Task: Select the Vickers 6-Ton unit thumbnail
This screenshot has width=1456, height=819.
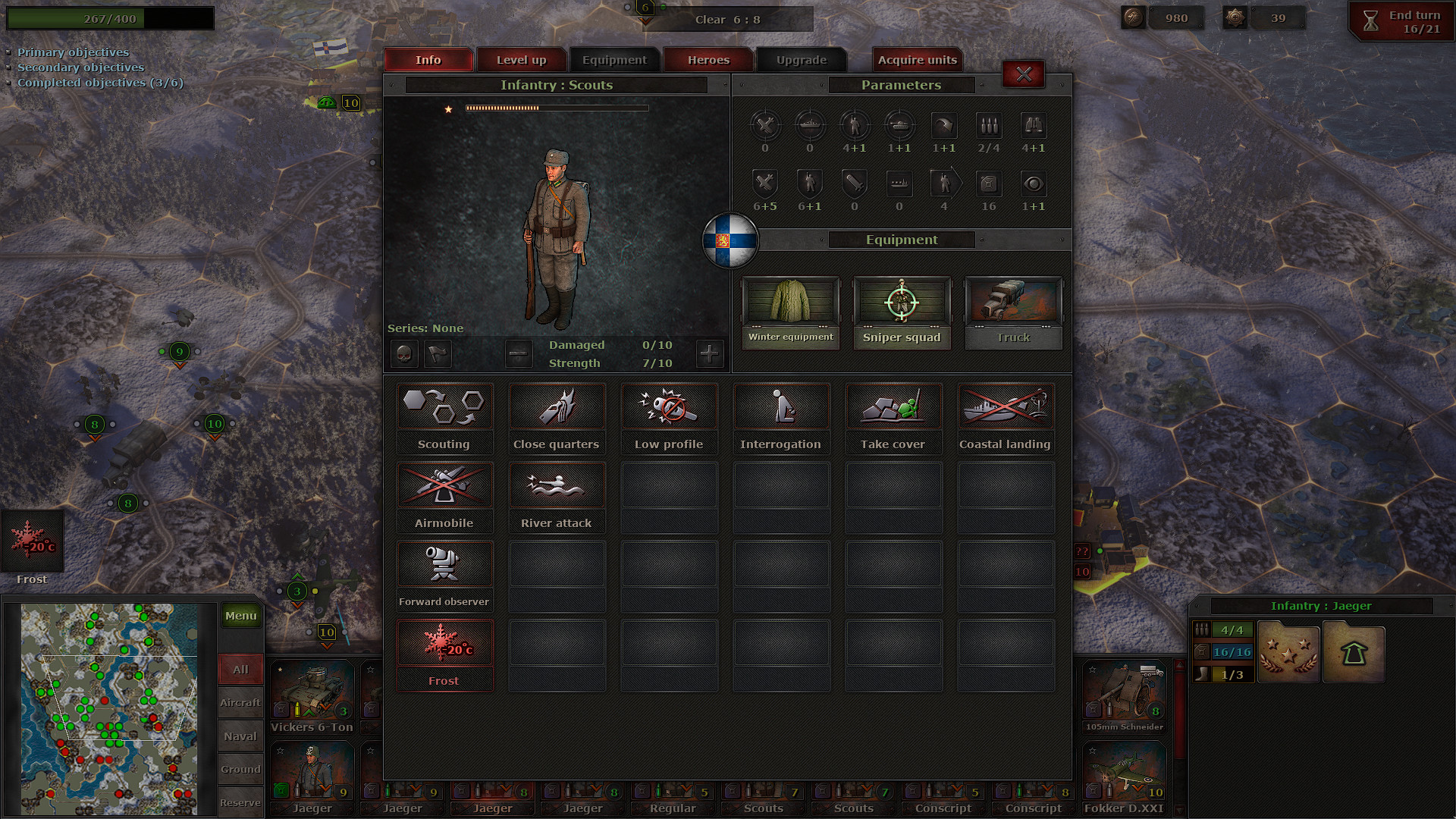Action: [312, 692]
